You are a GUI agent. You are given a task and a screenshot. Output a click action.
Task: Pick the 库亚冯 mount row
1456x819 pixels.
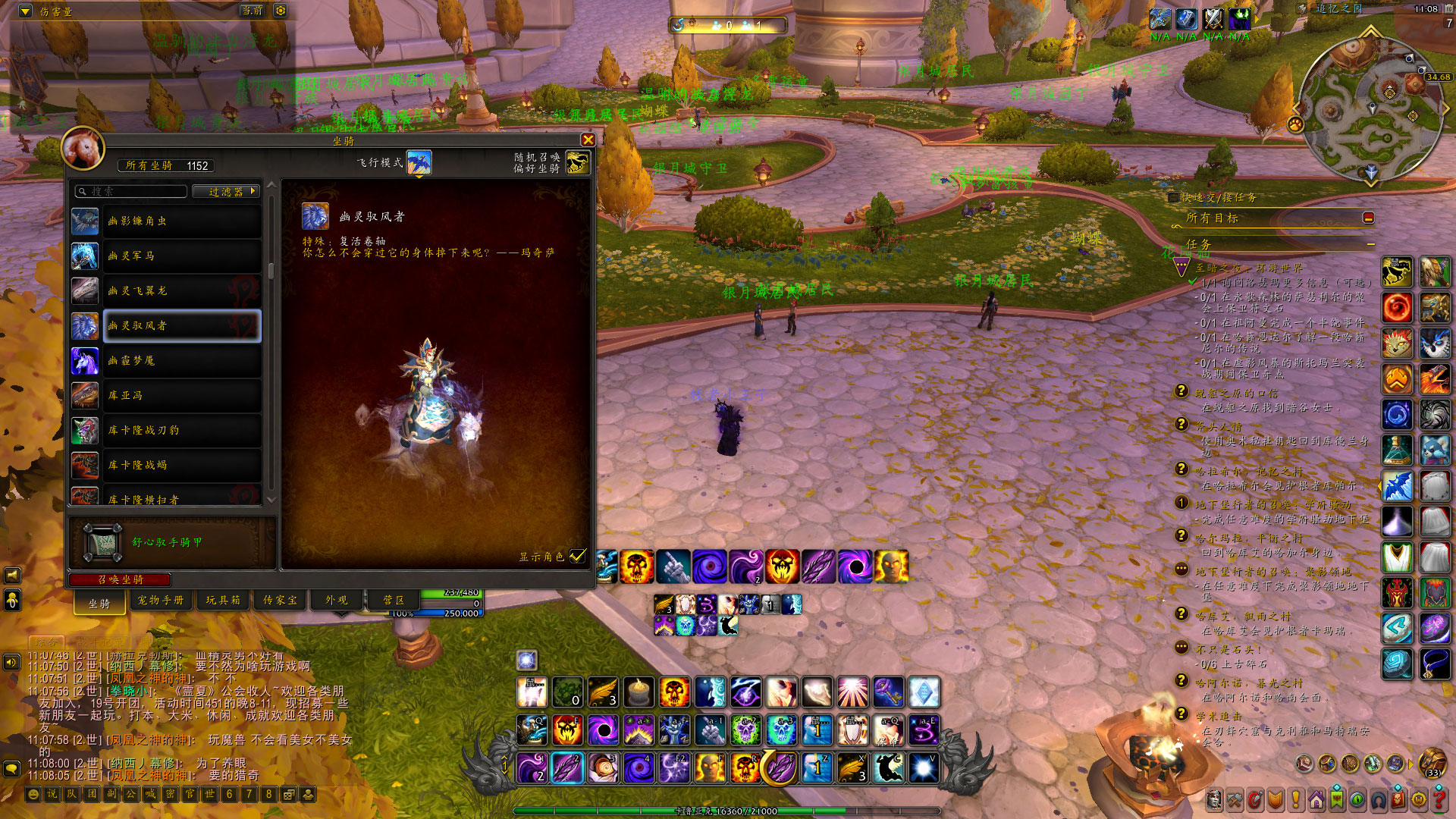181,396
